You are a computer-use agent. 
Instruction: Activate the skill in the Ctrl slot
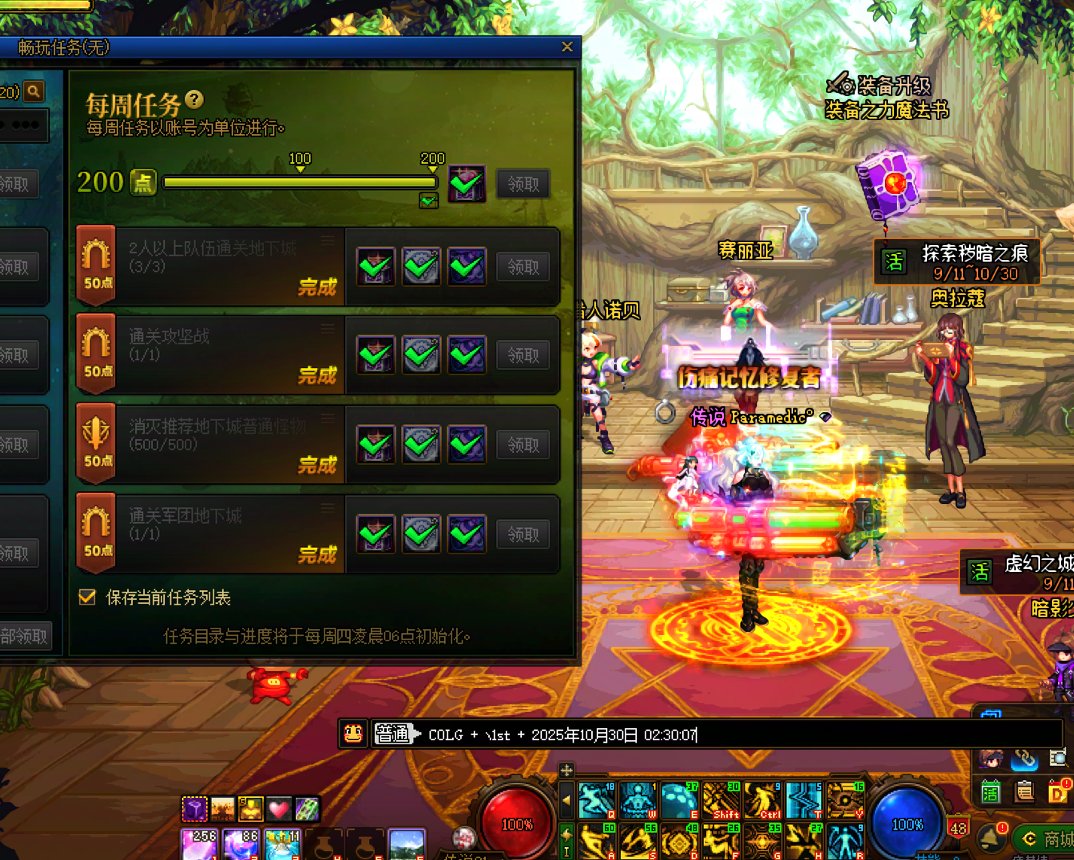[x=762, y=800]
